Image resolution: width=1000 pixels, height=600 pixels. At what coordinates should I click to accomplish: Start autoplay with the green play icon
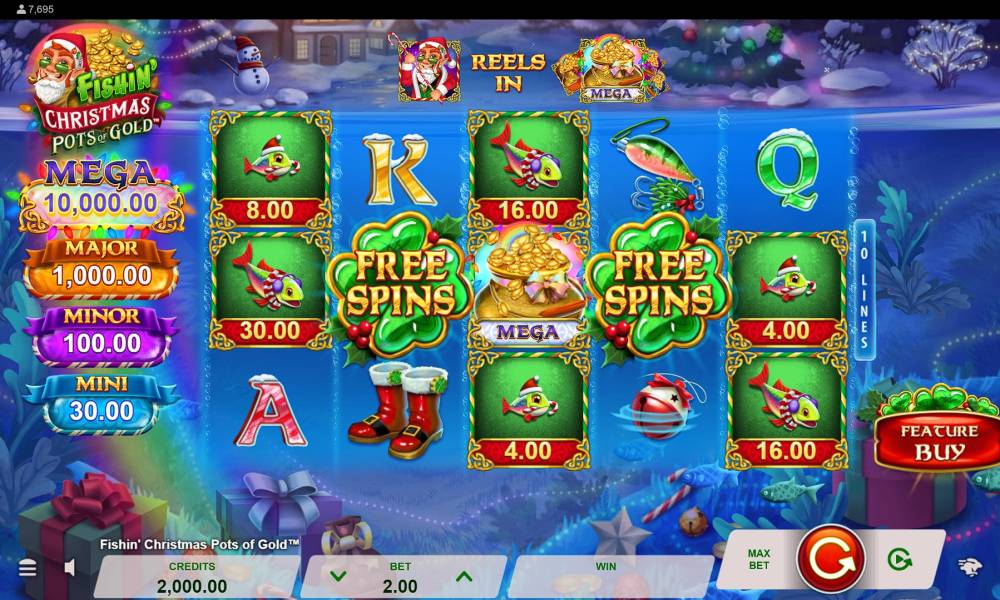pyautogui.click(x=899, y=559)
